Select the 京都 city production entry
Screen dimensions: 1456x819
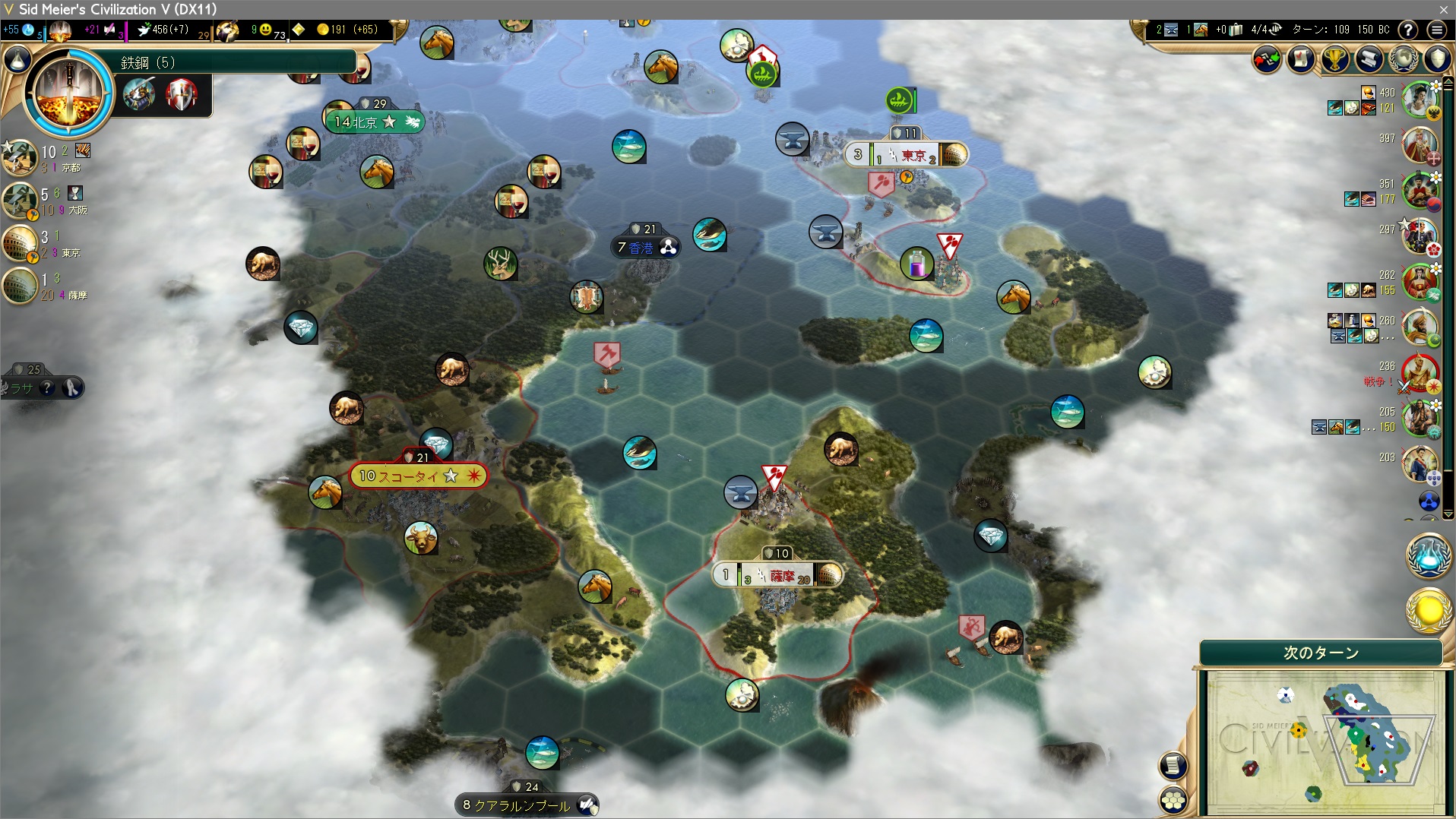(20, 158)
